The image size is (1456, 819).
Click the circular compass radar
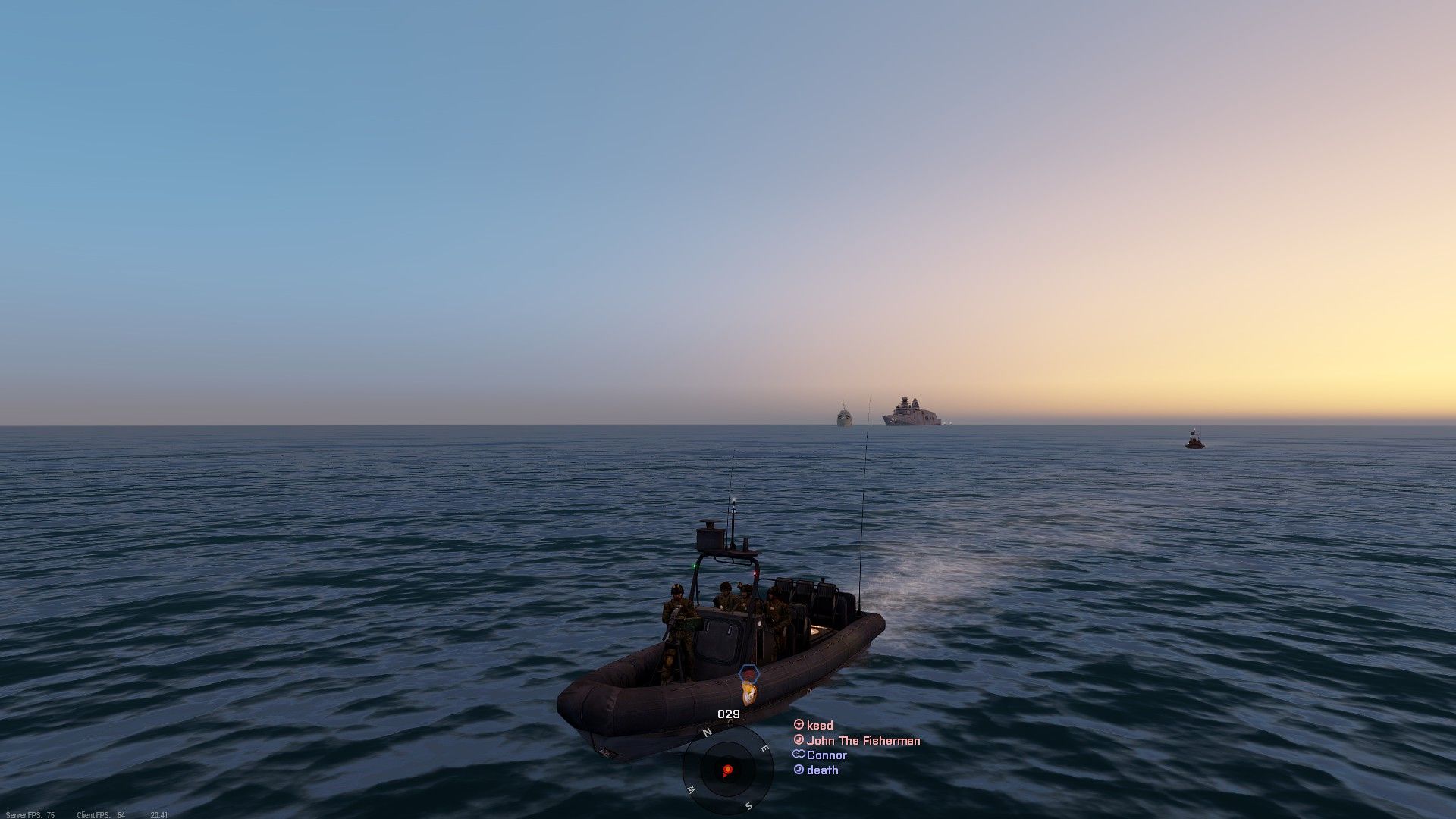[727, 770]
